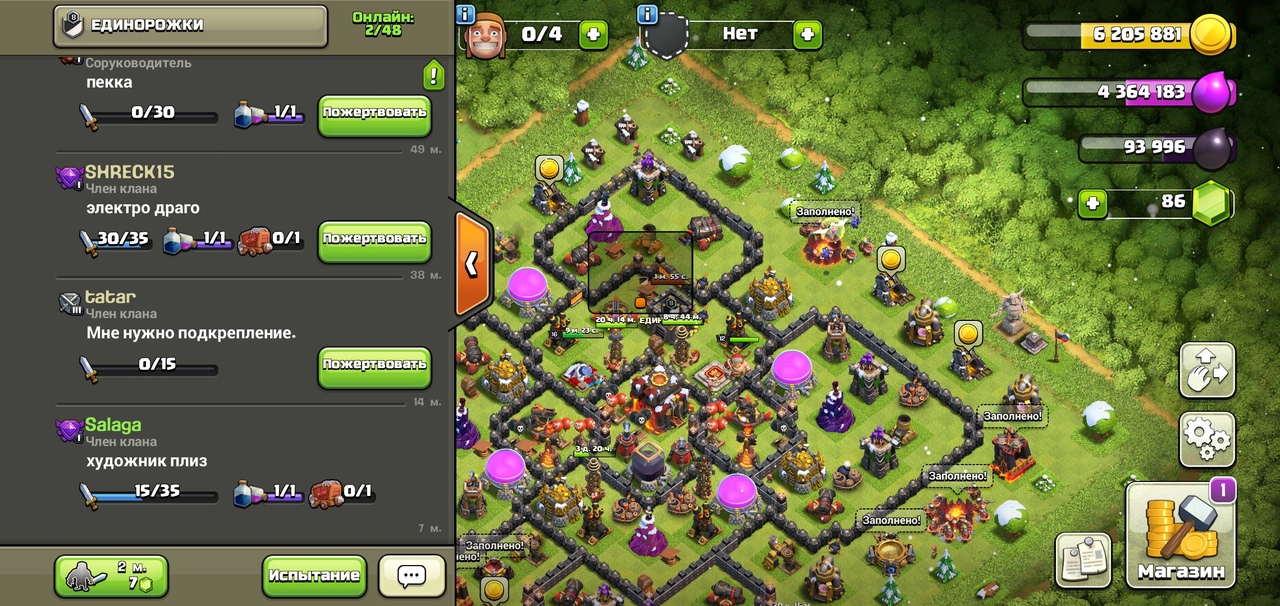This screenshot has width=1280, height=606.
Task: Donate to SHRECK15's электро драго request
Action: coord(374,240)
